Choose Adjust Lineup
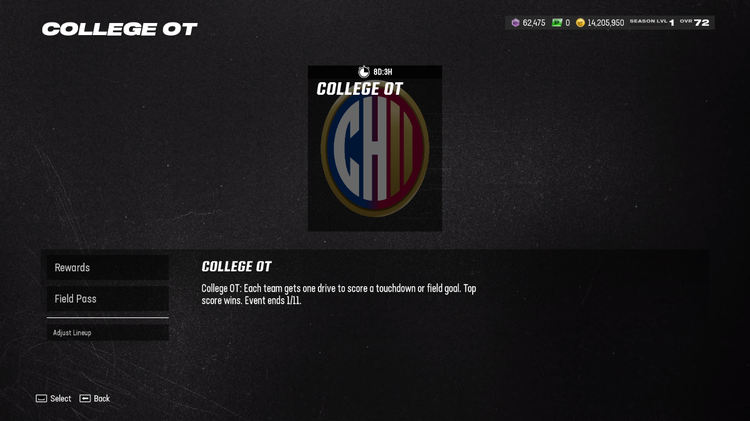 tap(107, 333)
